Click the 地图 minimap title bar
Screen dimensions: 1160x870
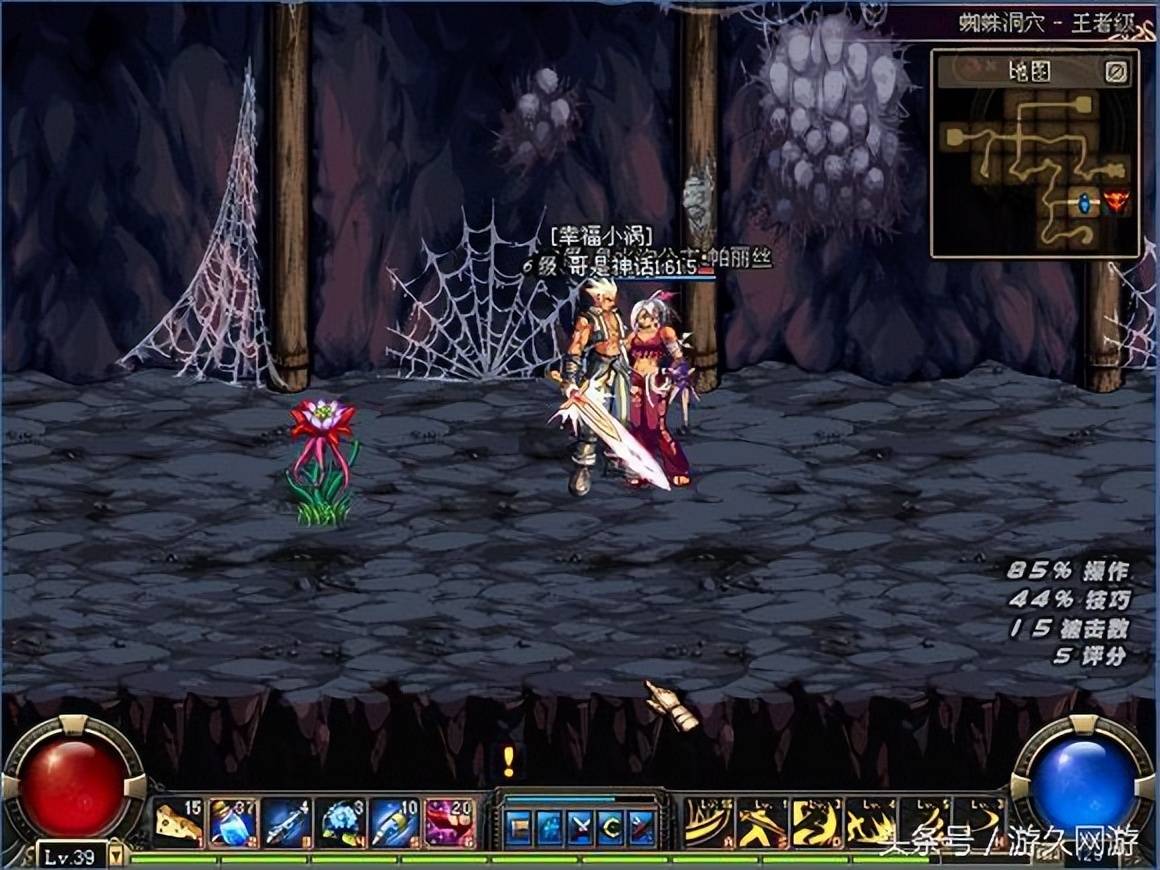1025,71
